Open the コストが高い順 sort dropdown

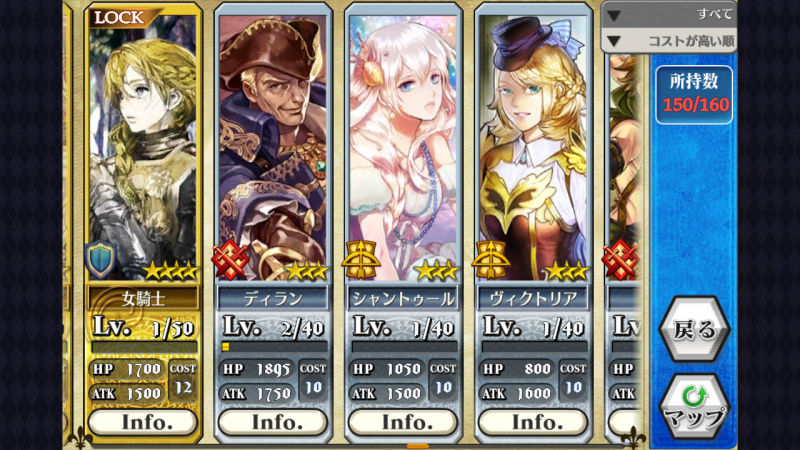click(670, 41)
